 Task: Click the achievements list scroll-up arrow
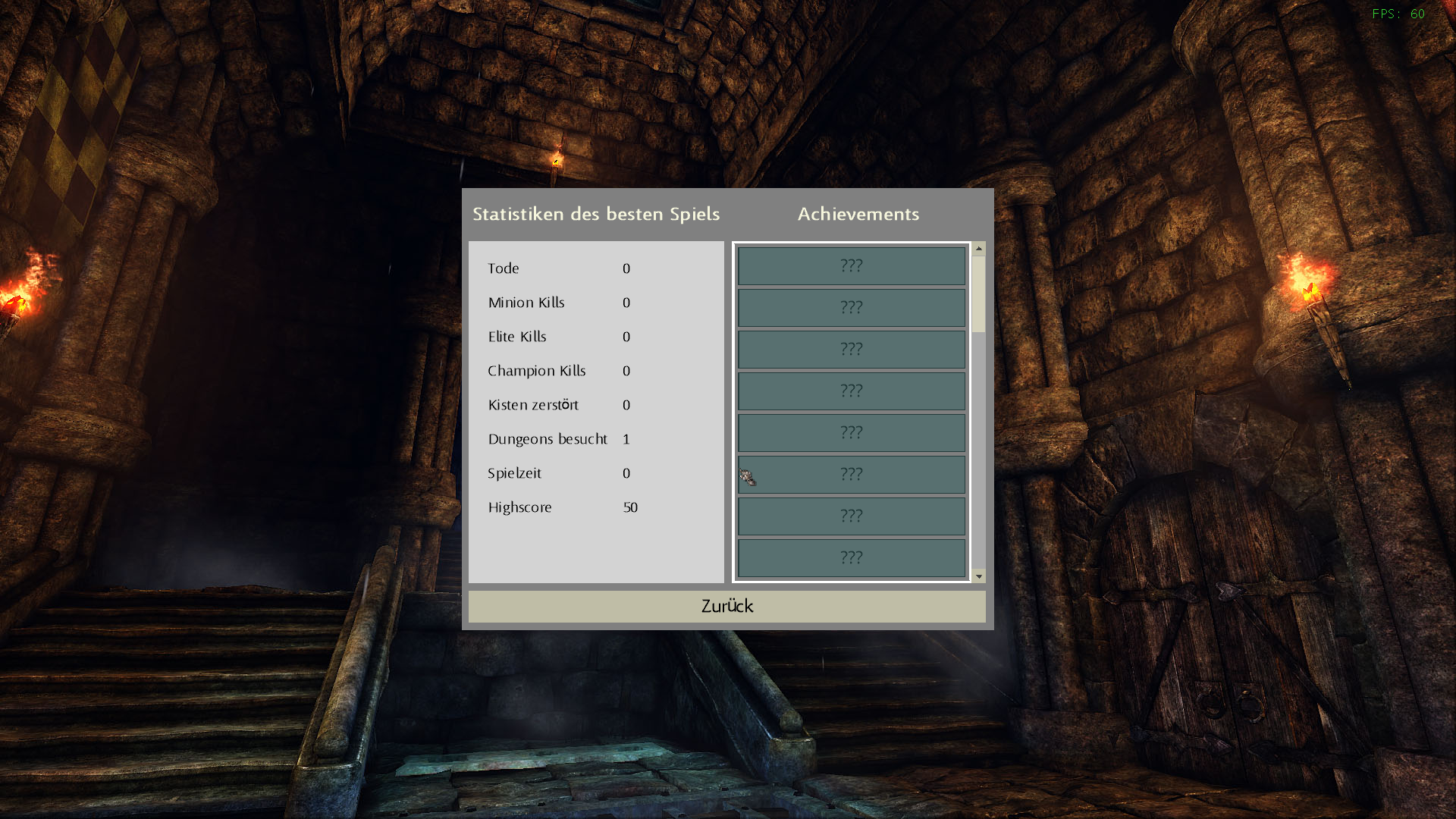tap(979, 249)
